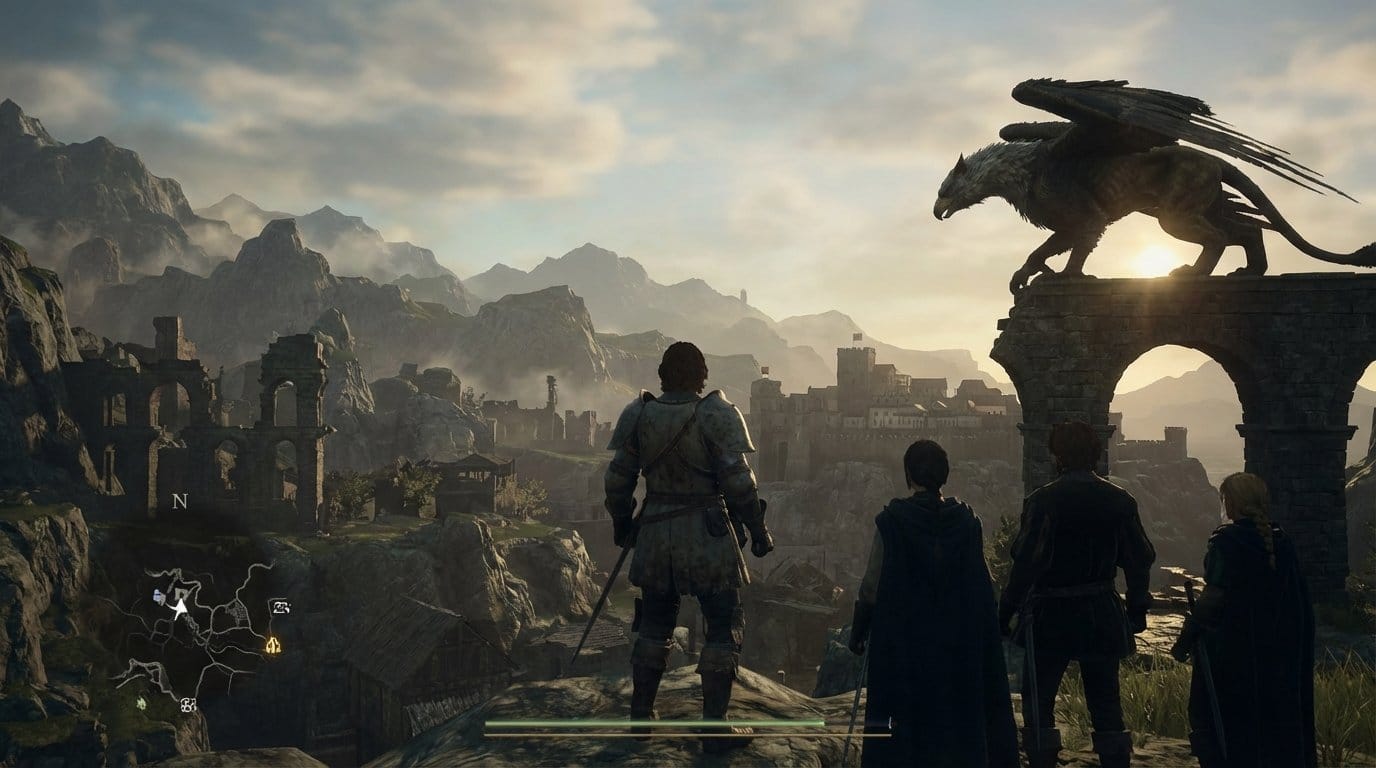
Task: Select the orange campfire icon on the minimap
Action: click(273, 645)
